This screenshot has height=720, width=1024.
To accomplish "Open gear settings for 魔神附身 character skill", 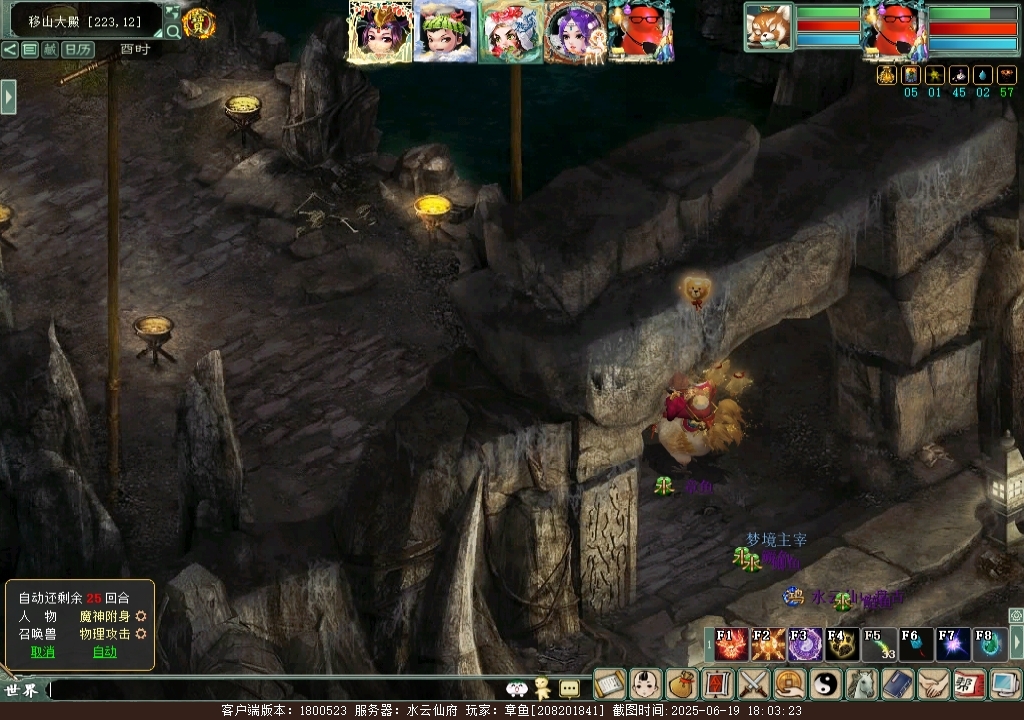I will point(141,616).
